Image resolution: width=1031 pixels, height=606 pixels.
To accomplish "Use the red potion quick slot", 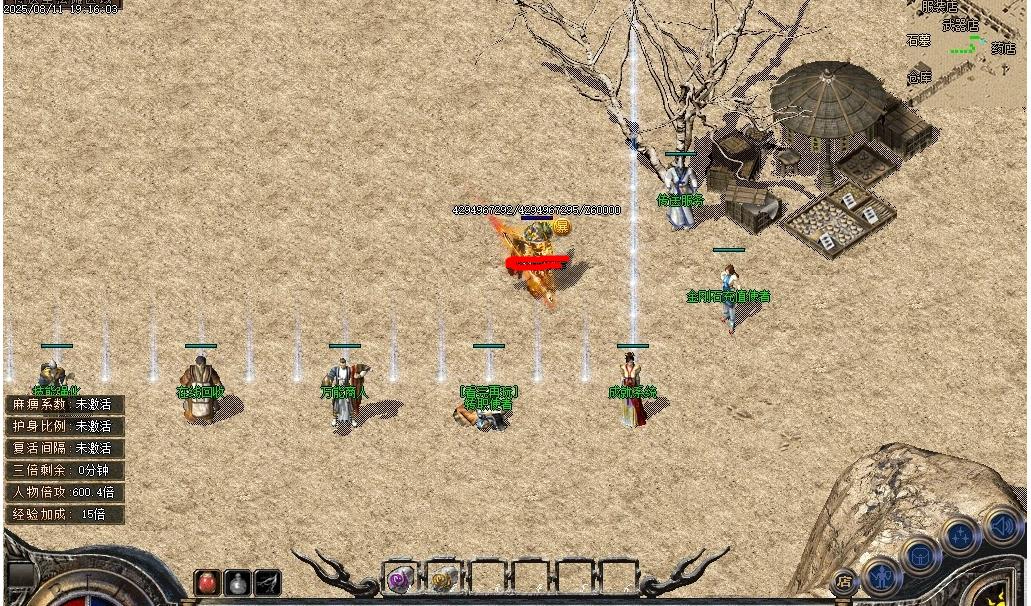I will (x=208, y=582).
